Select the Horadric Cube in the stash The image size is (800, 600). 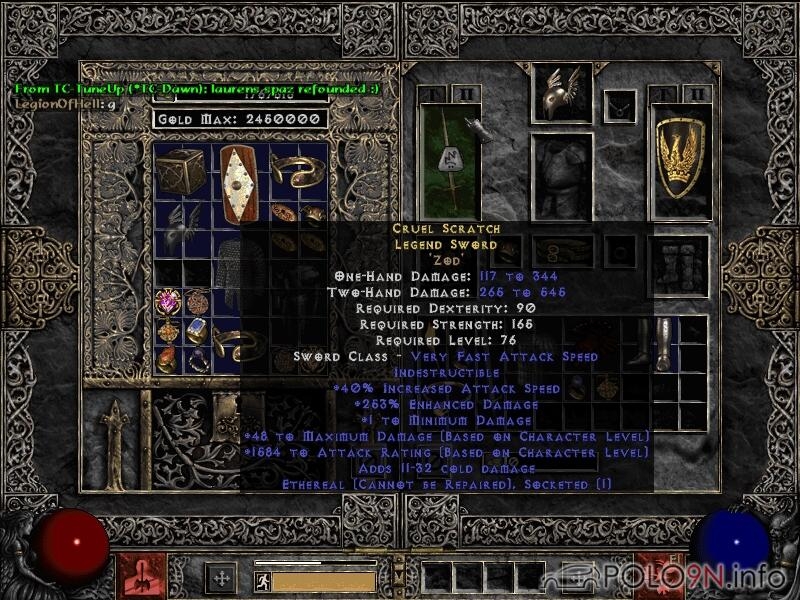179,172
